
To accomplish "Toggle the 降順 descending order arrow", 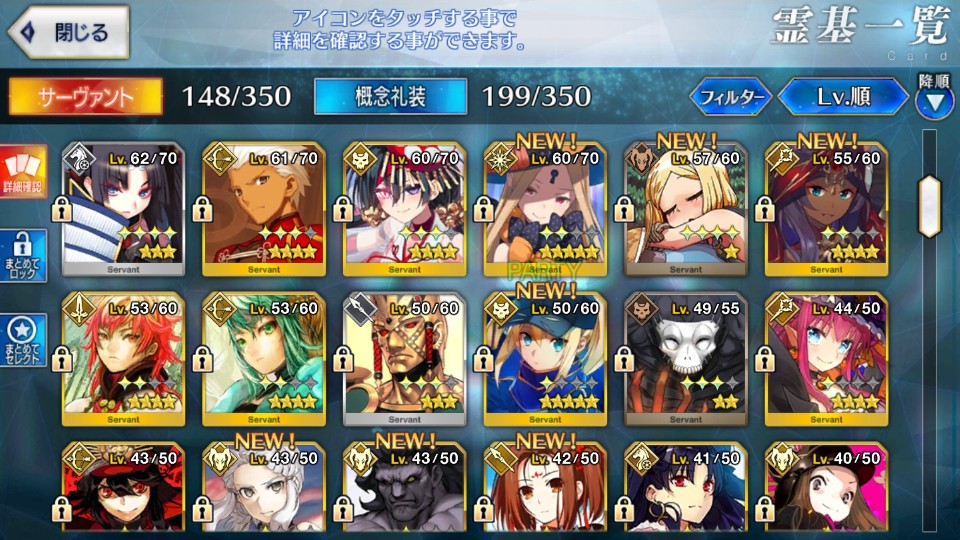I will 934,98.
